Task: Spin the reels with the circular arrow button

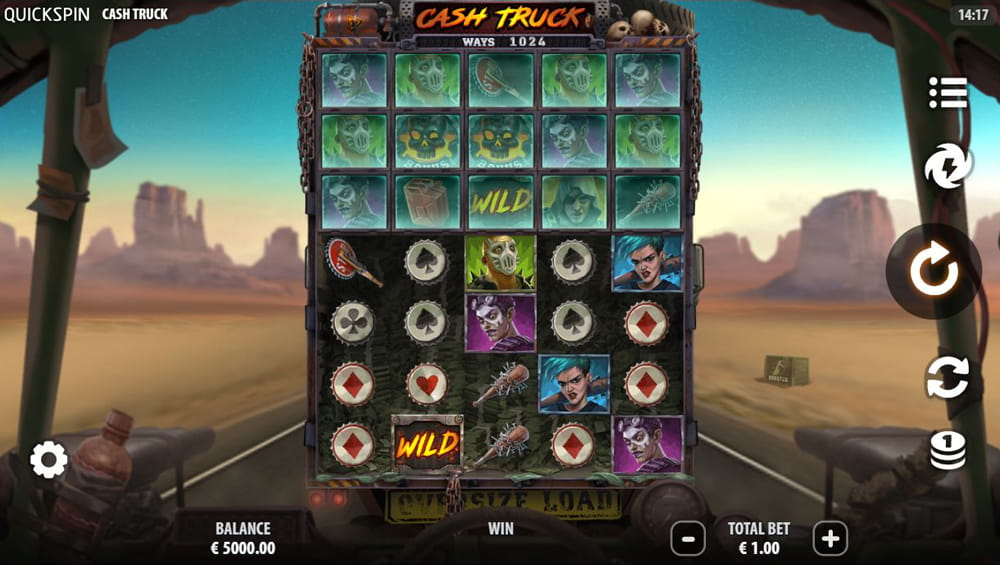Action: (x=934, y=271)
